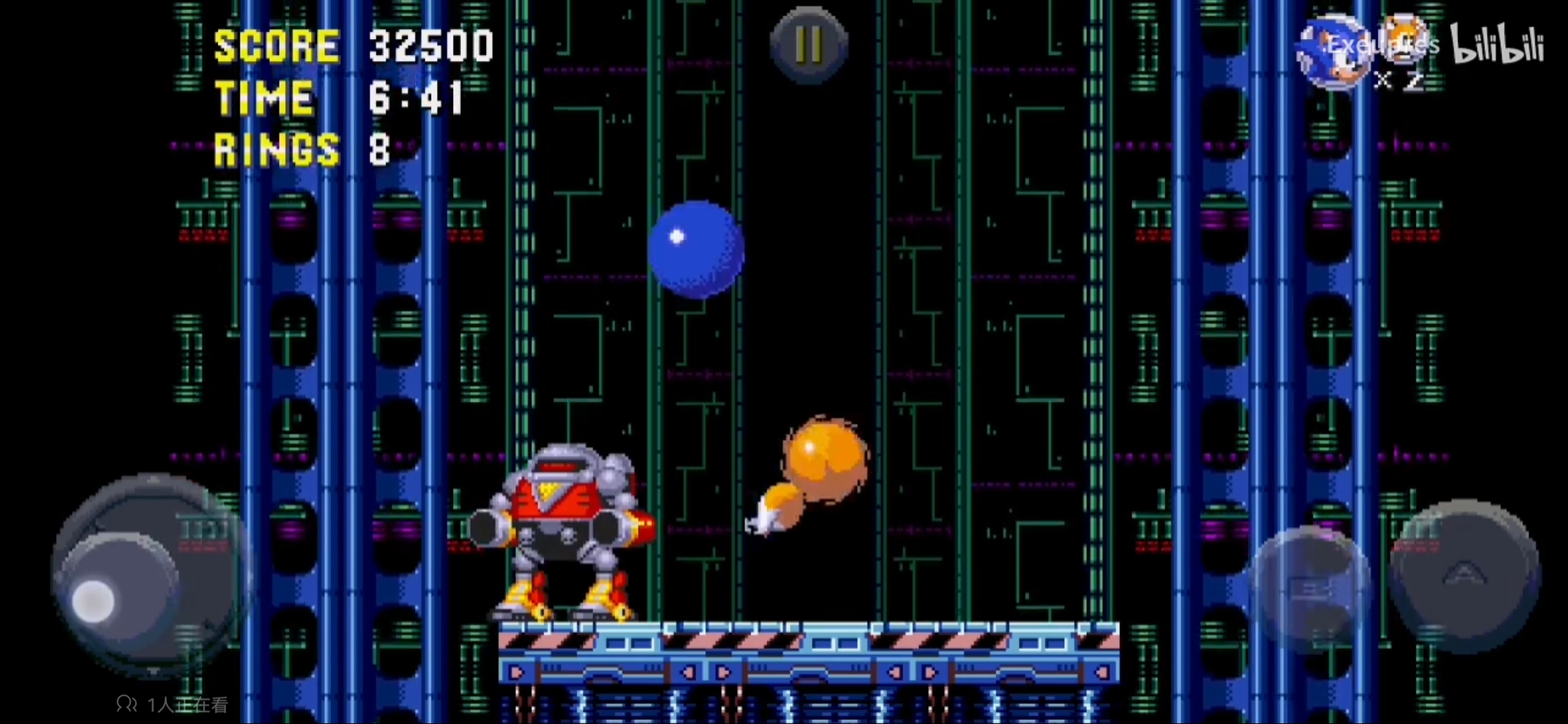Tap the down arrow on the joystick ring

[x=153, y=670]
